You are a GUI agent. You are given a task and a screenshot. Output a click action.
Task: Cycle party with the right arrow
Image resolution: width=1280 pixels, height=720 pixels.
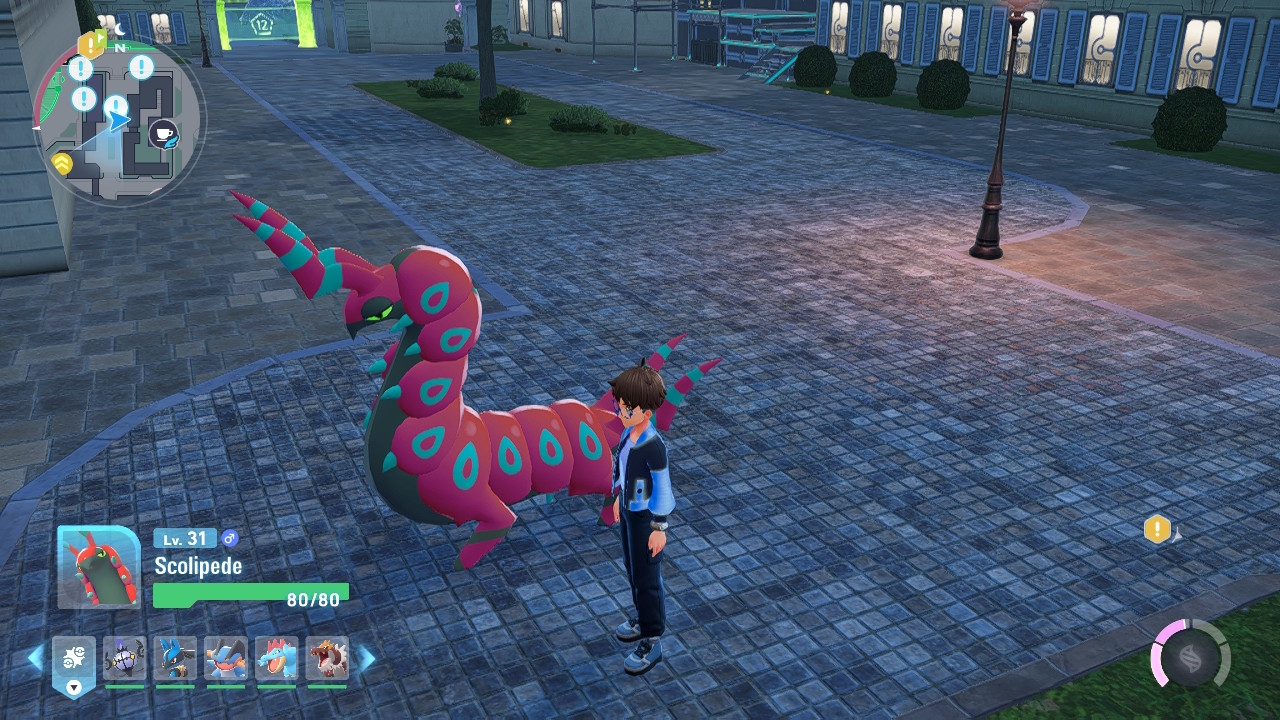click(367, 658)
